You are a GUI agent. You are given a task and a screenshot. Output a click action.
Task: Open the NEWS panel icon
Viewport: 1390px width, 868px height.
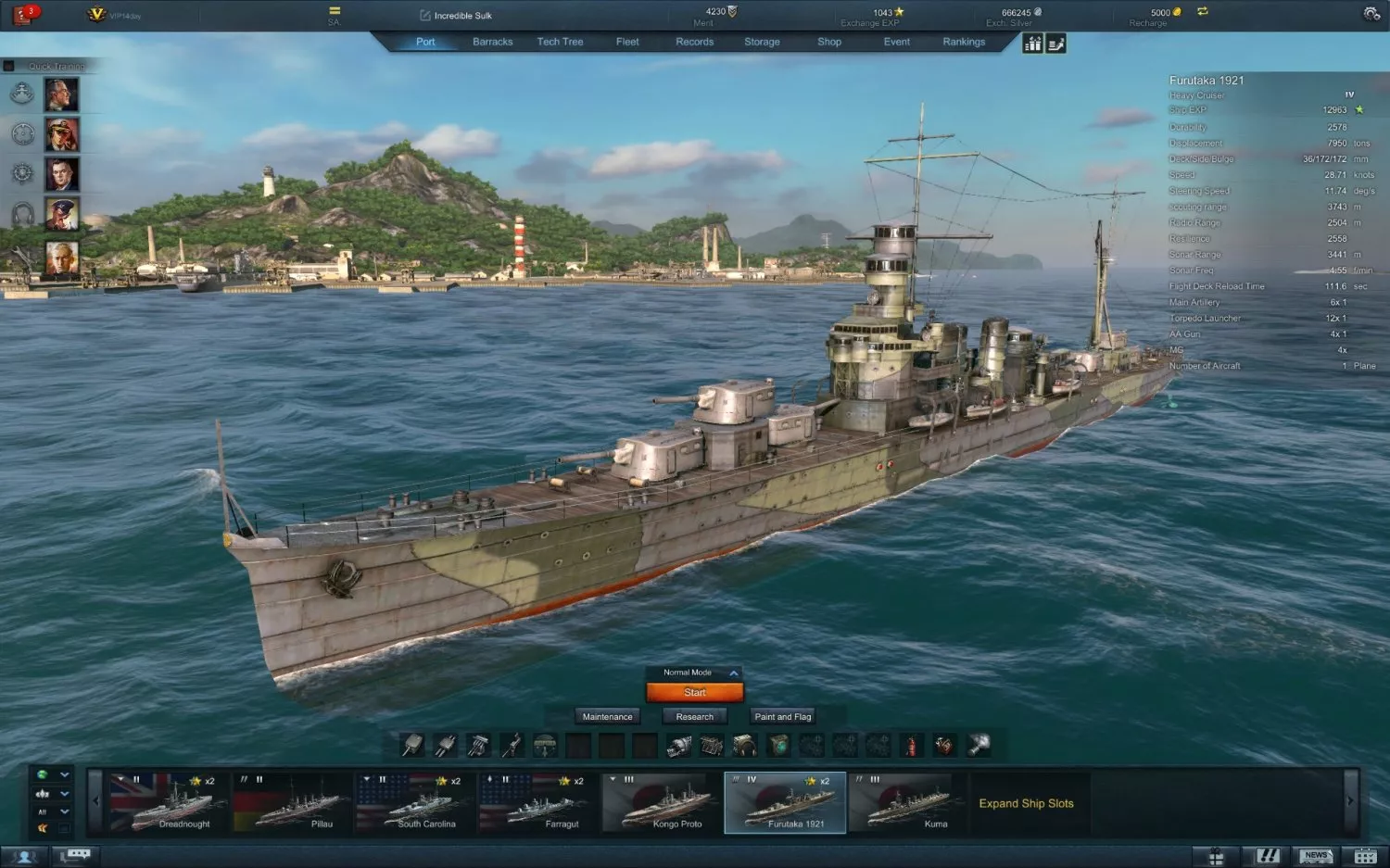1316,855
